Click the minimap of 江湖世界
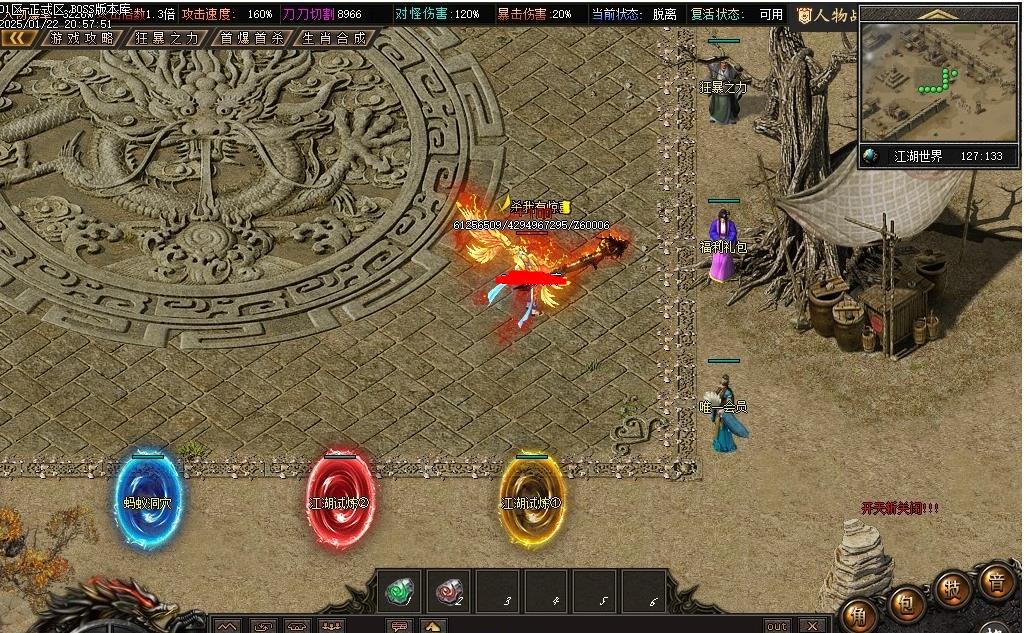Image resolution: width=1029 pixels, height=633 pixels. (x=938, y=84)
